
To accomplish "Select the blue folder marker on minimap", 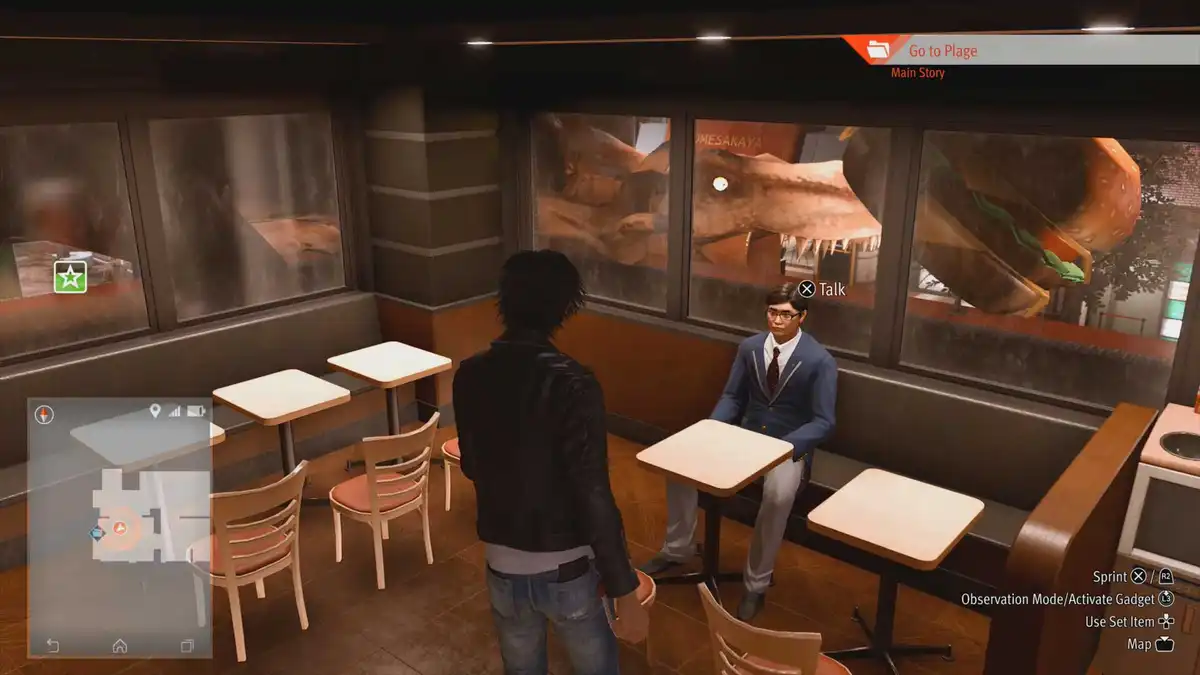I will pos(97,533).
